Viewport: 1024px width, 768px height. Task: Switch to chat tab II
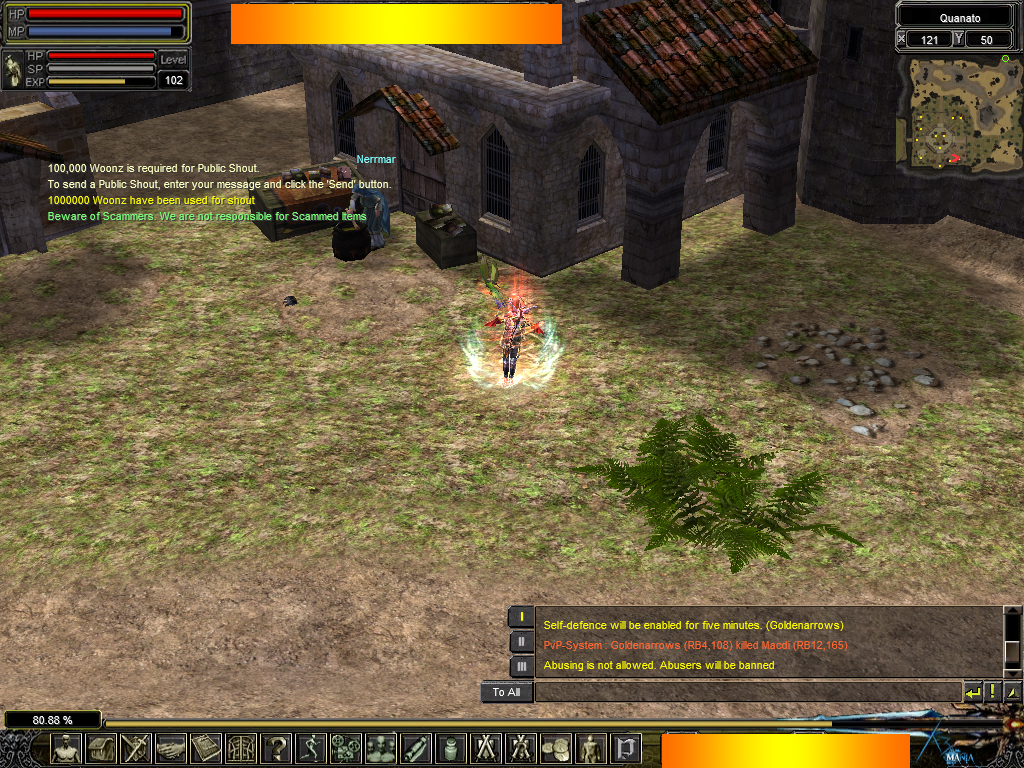pos(521,642)
